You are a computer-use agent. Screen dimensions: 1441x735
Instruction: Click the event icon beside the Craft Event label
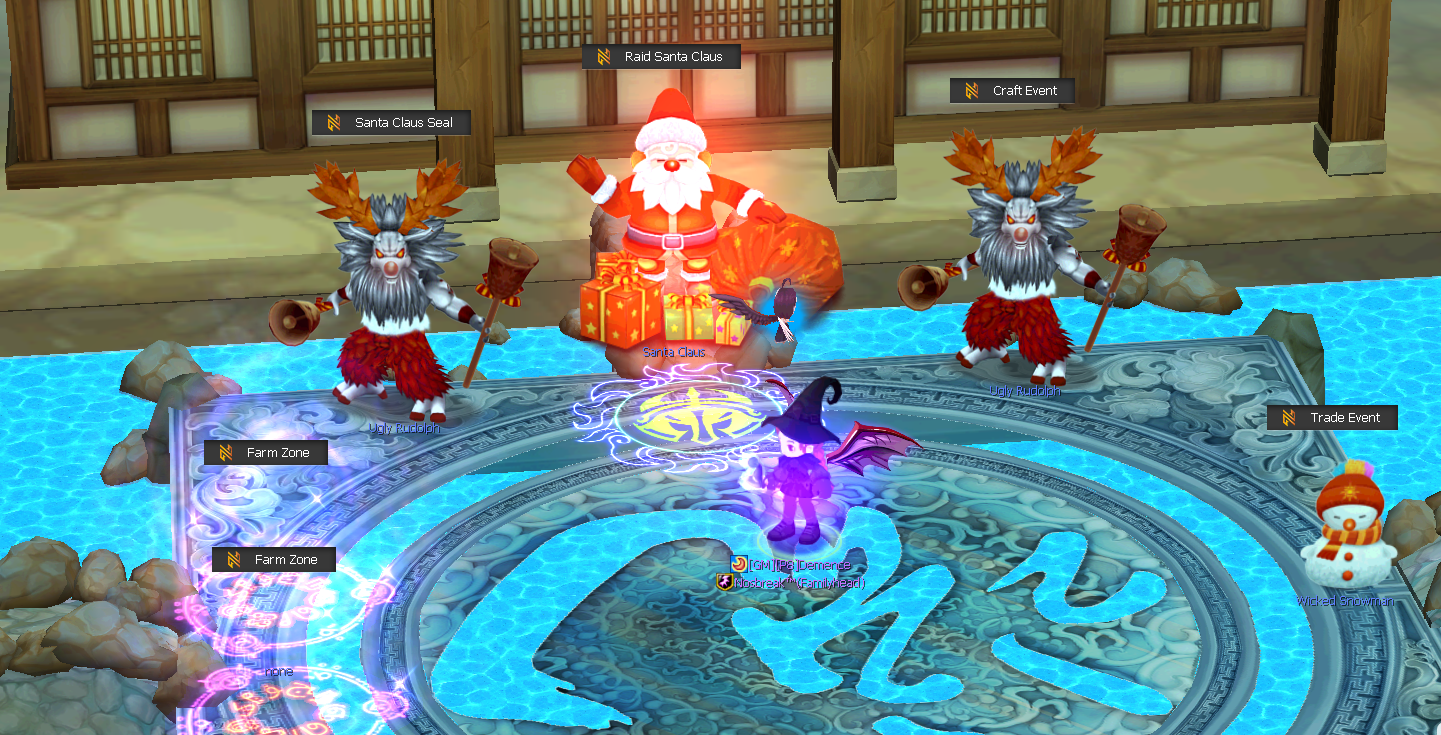(x=970, y=90)
